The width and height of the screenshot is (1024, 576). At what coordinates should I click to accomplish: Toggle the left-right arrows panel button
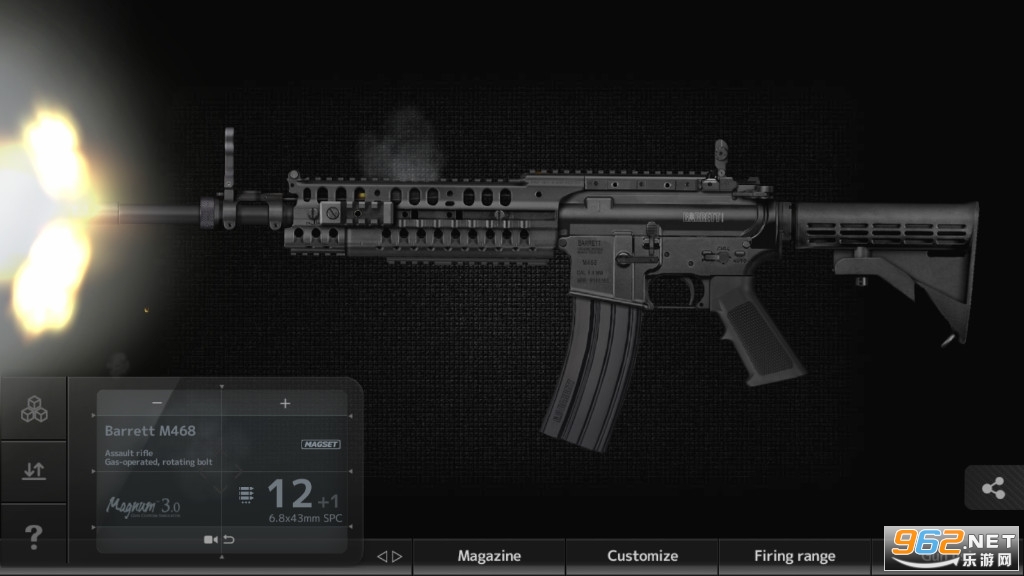tap(389, 557)
